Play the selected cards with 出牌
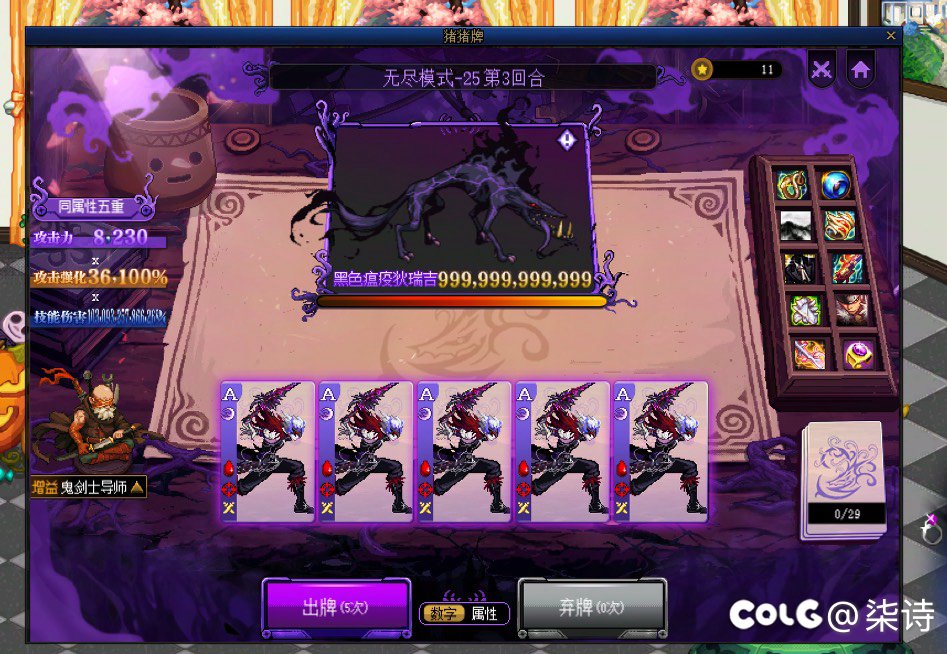Viewport: 947px width, 654px height. [336, 607]
